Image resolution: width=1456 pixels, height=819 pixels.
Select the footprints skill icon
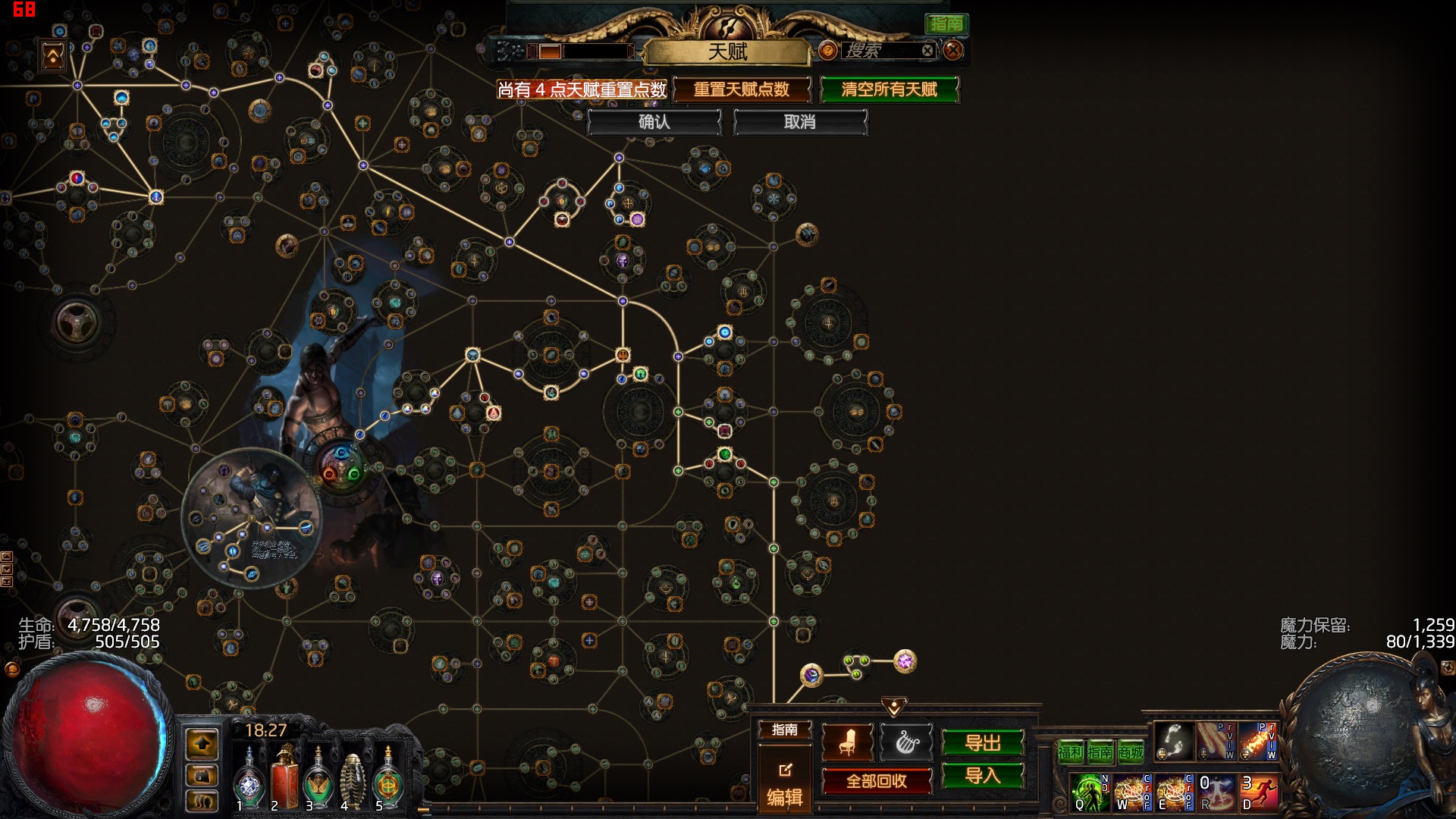point(1173,740)
